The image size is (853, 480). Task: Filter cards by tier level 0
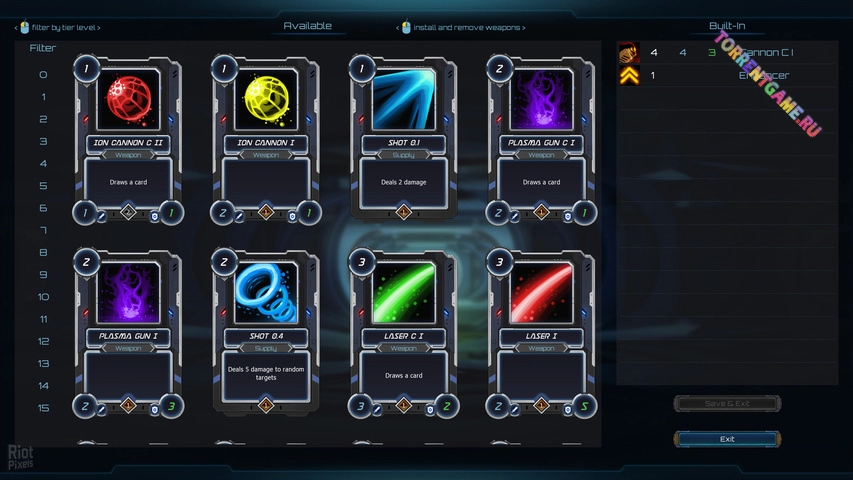coord(43,75)
